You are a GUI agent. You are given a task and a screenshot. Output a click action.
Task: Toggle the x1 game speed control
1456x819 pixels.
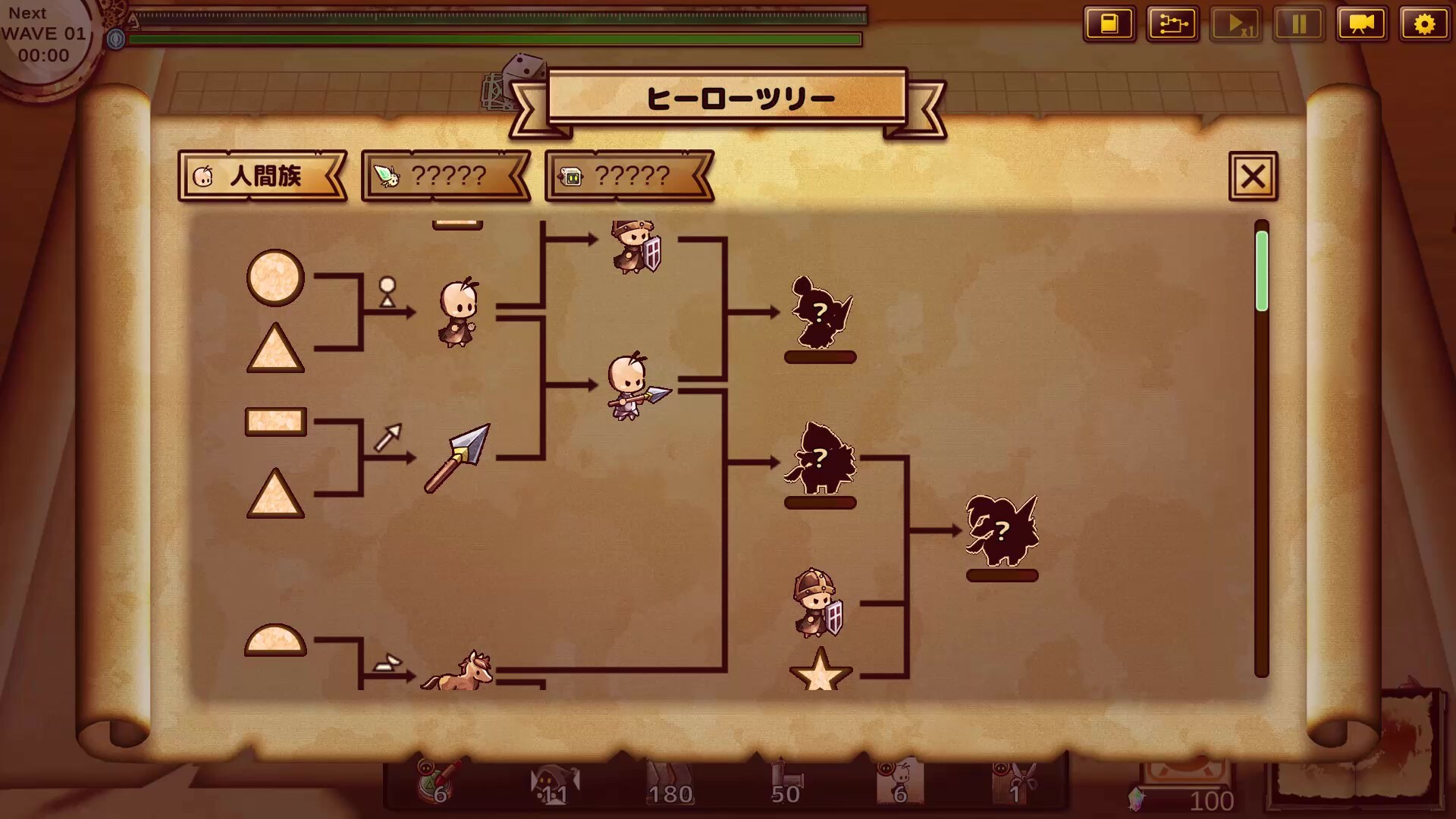(x=1236, y=24)
